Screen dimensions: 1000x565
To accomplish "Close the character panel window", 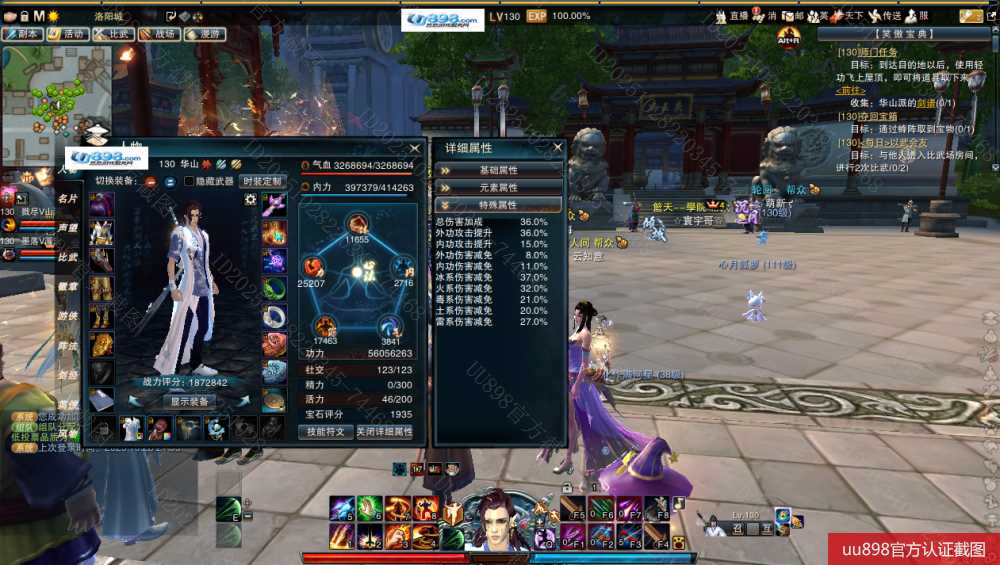I will coord(415,148).
